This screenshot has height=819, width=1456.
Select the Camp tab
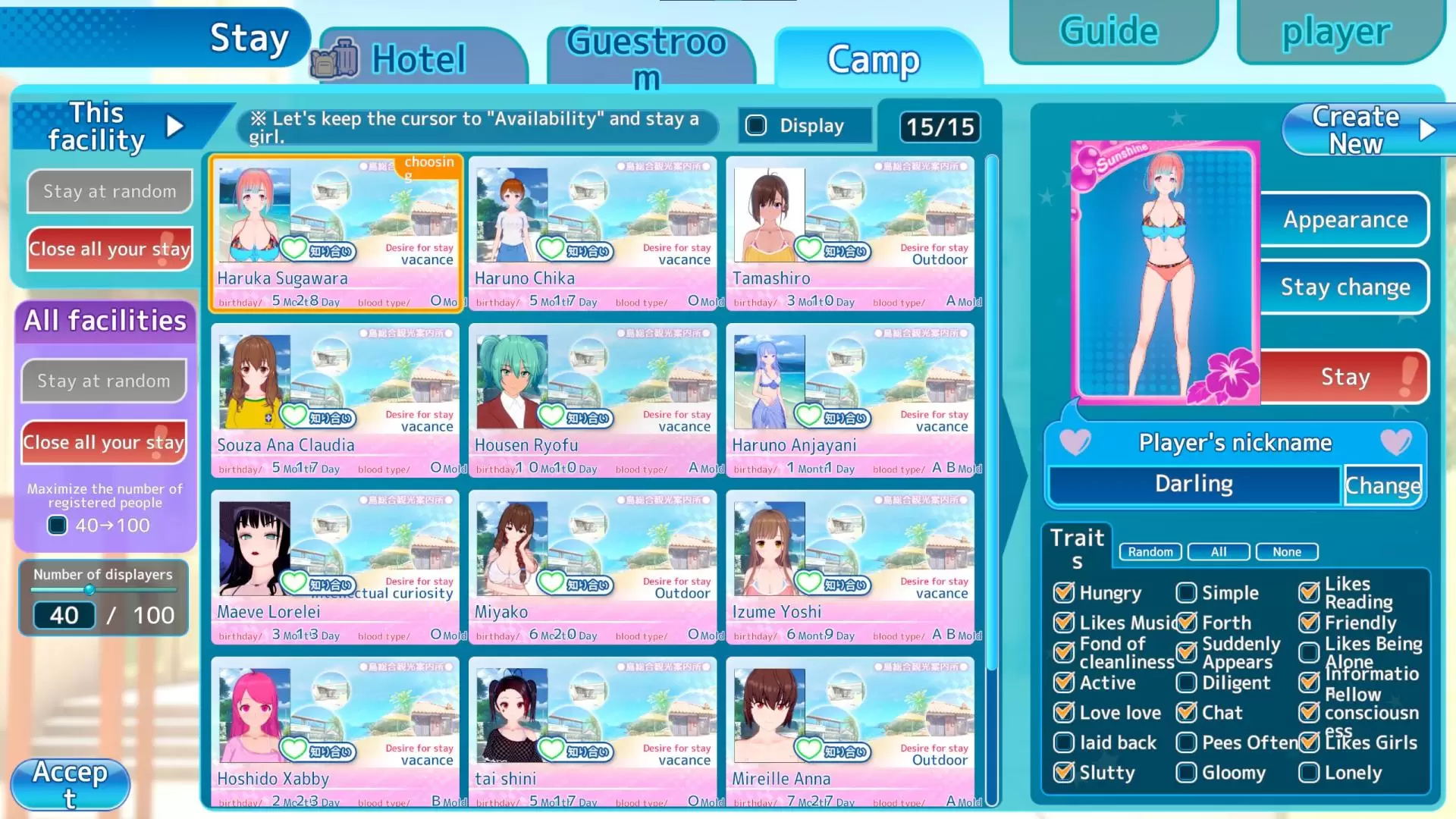coord(874,58)
